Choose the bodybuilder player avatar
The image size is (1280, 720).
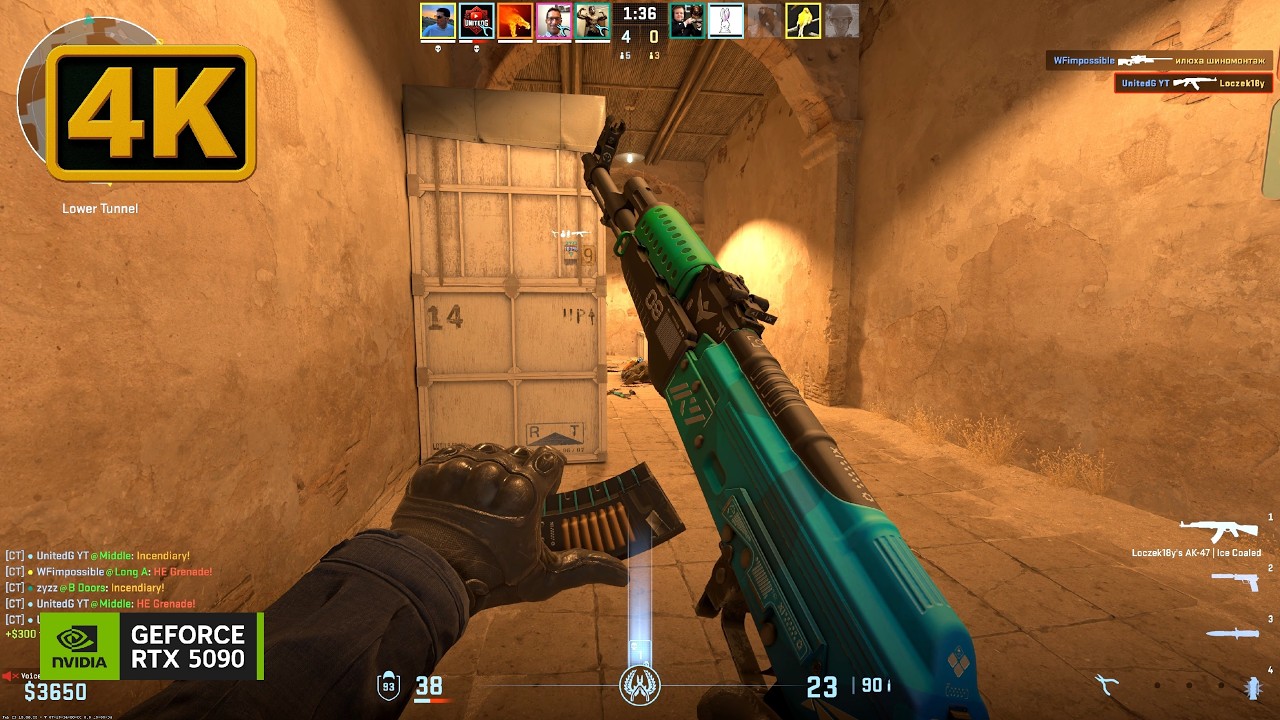593,21
